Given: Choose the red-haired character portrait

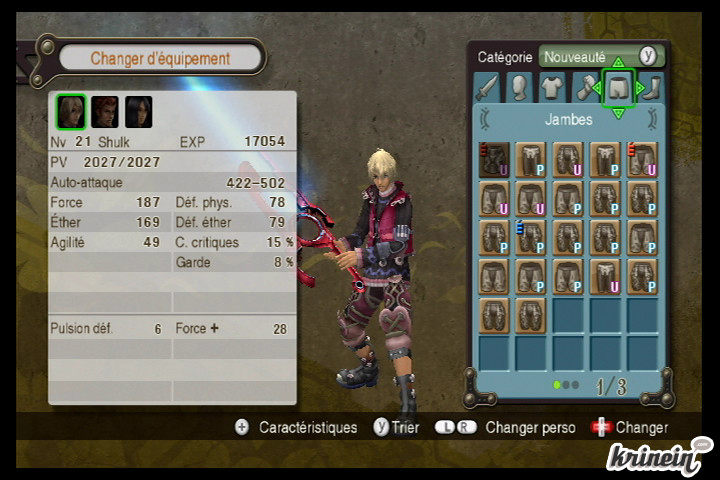Looking at the screenshot, I should (105, 112).
